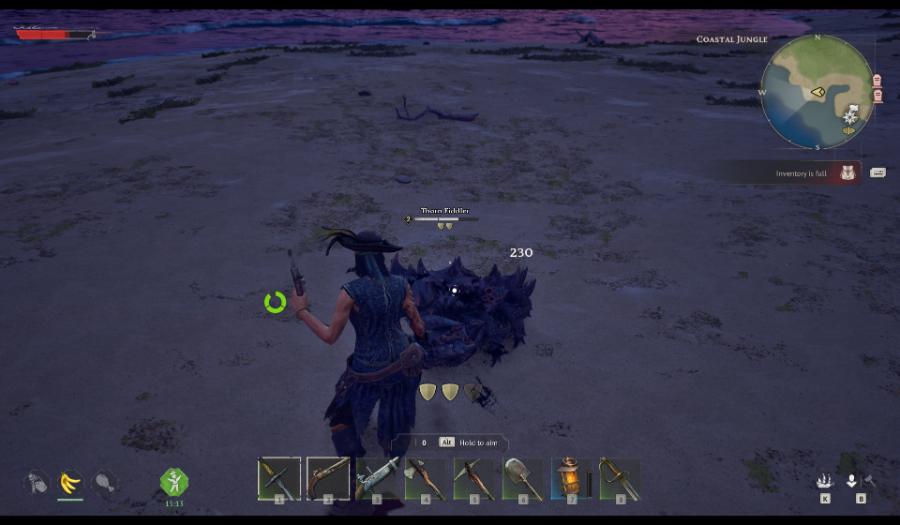This screenshot has height=525, width=900.
Task: Click the upper tombstone marker beside minimap
Action: coord(878,80)
